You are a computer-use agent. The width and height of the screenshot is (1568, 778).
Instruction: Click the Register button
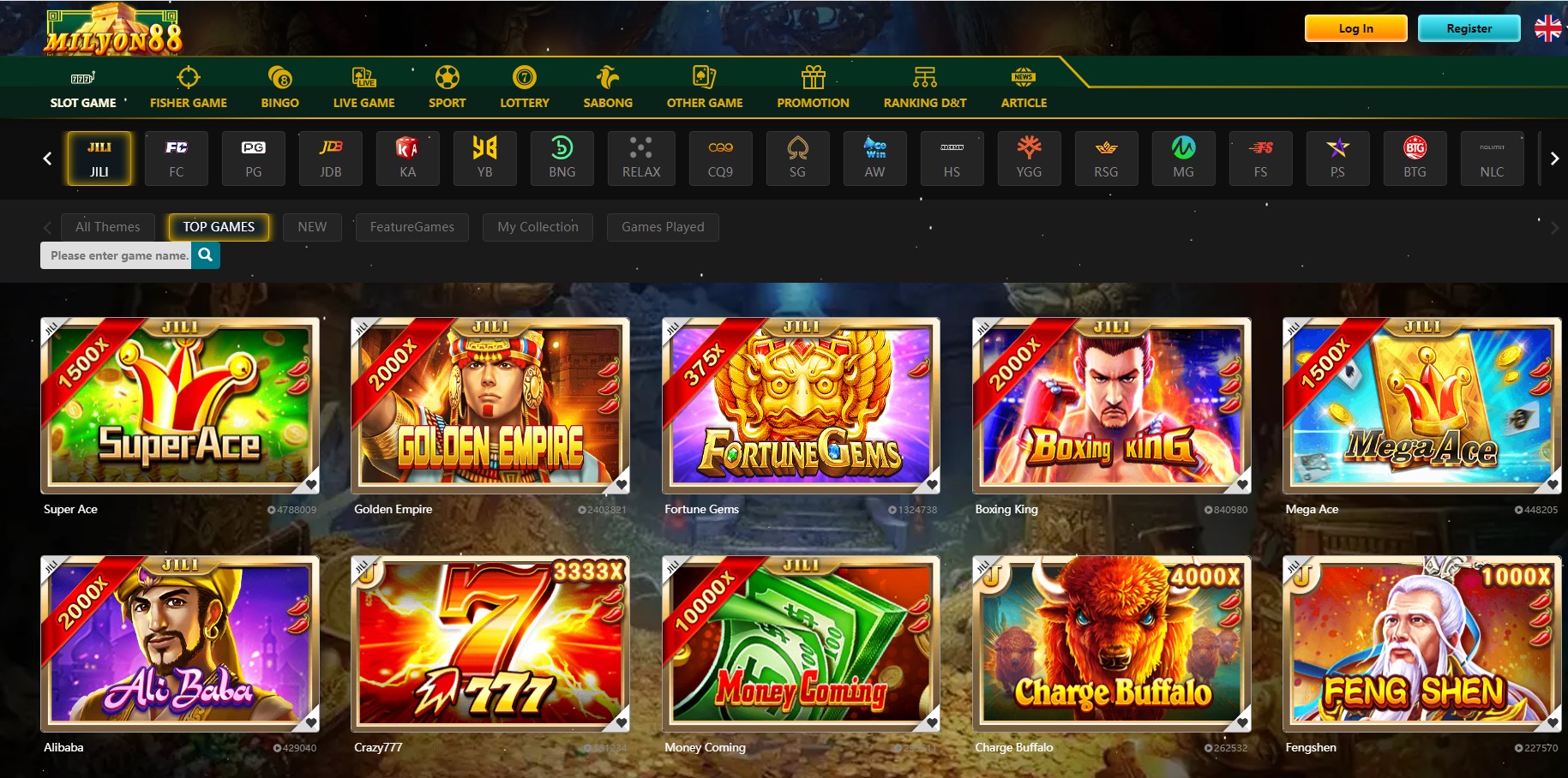(x=1469, y=27)
